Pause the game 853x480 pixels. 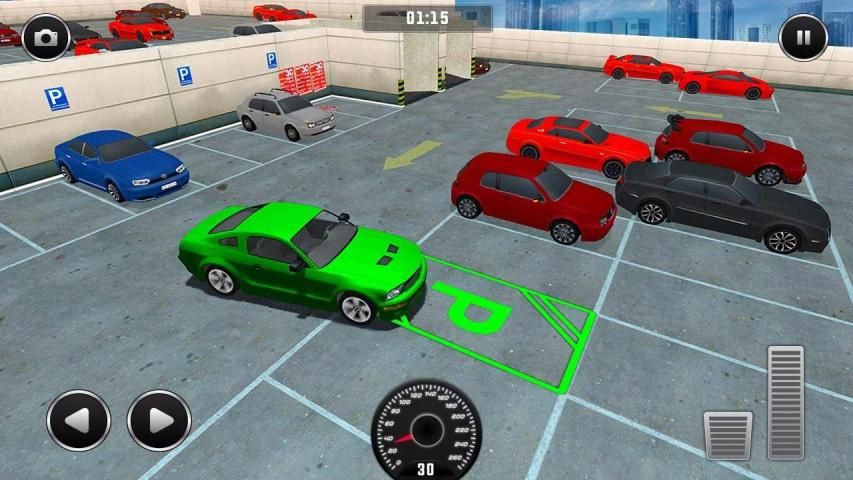coord(803,38)
